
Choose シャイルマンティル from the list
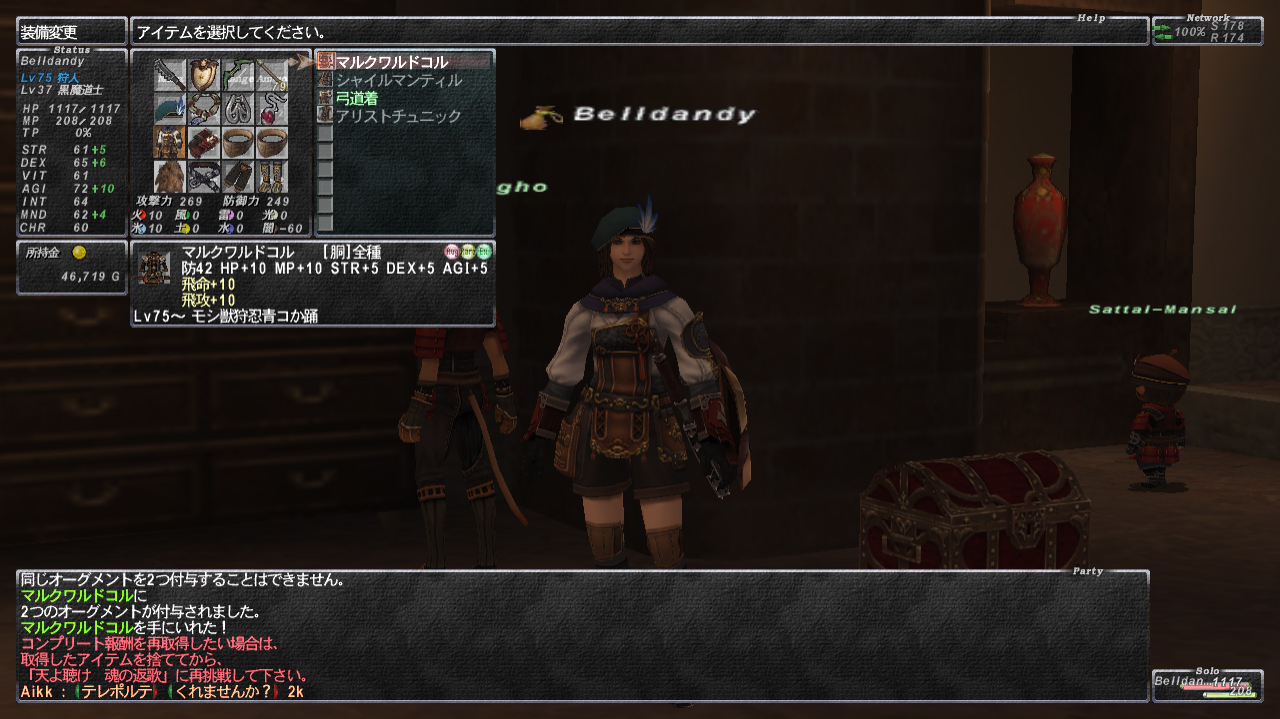(398, 80)
